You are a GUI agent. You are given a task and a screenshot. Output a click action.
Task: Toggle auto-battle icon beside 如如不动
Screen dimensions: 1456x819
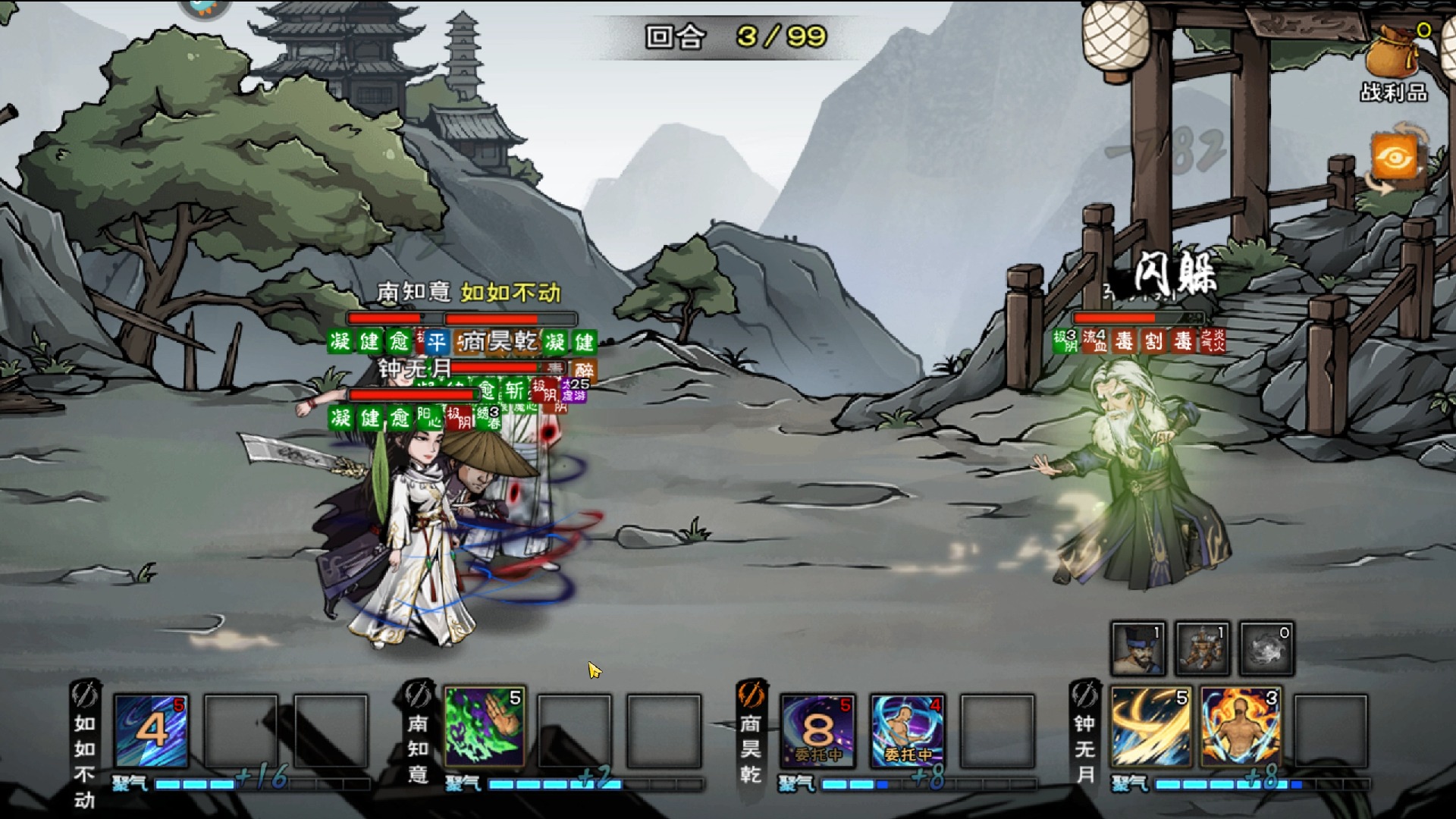84,695
